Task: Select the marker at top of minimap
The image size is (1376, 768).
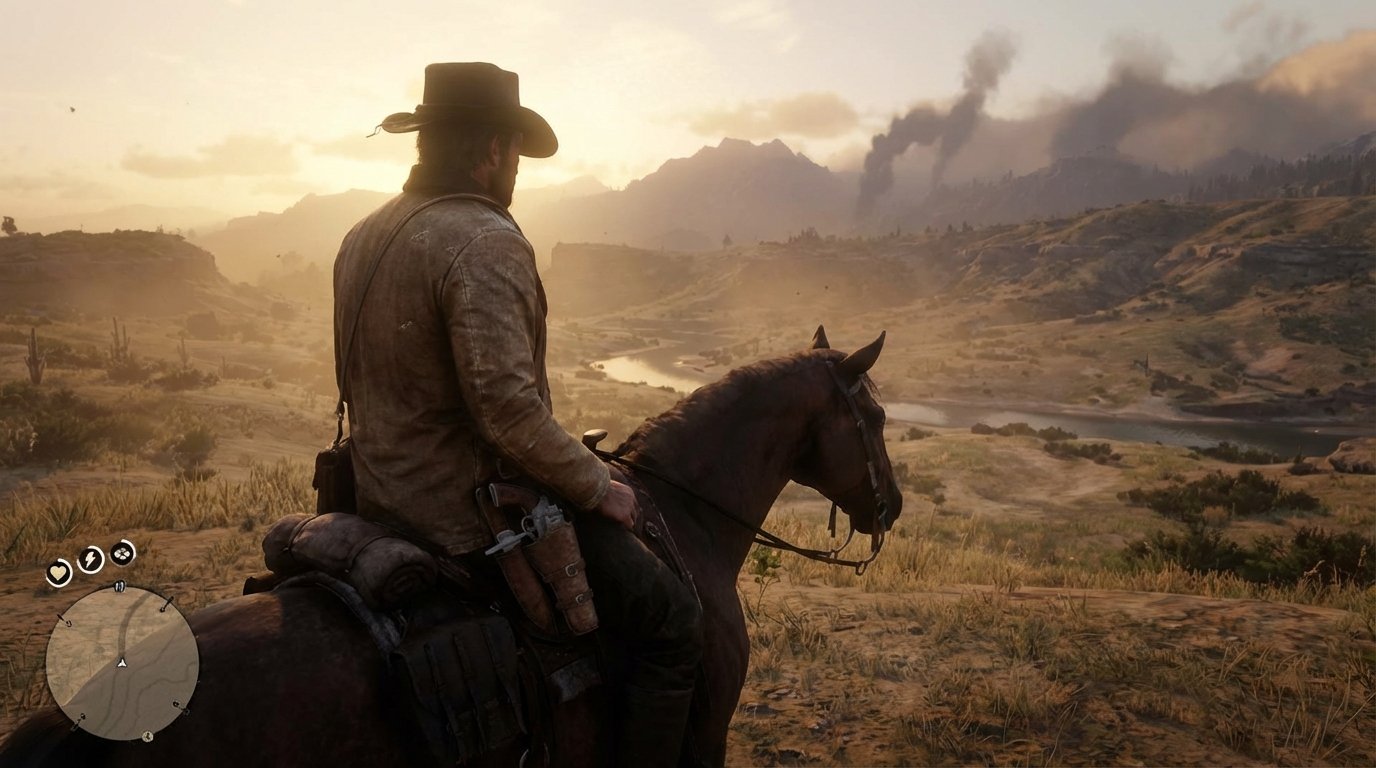Action: (x=120, y=587)
